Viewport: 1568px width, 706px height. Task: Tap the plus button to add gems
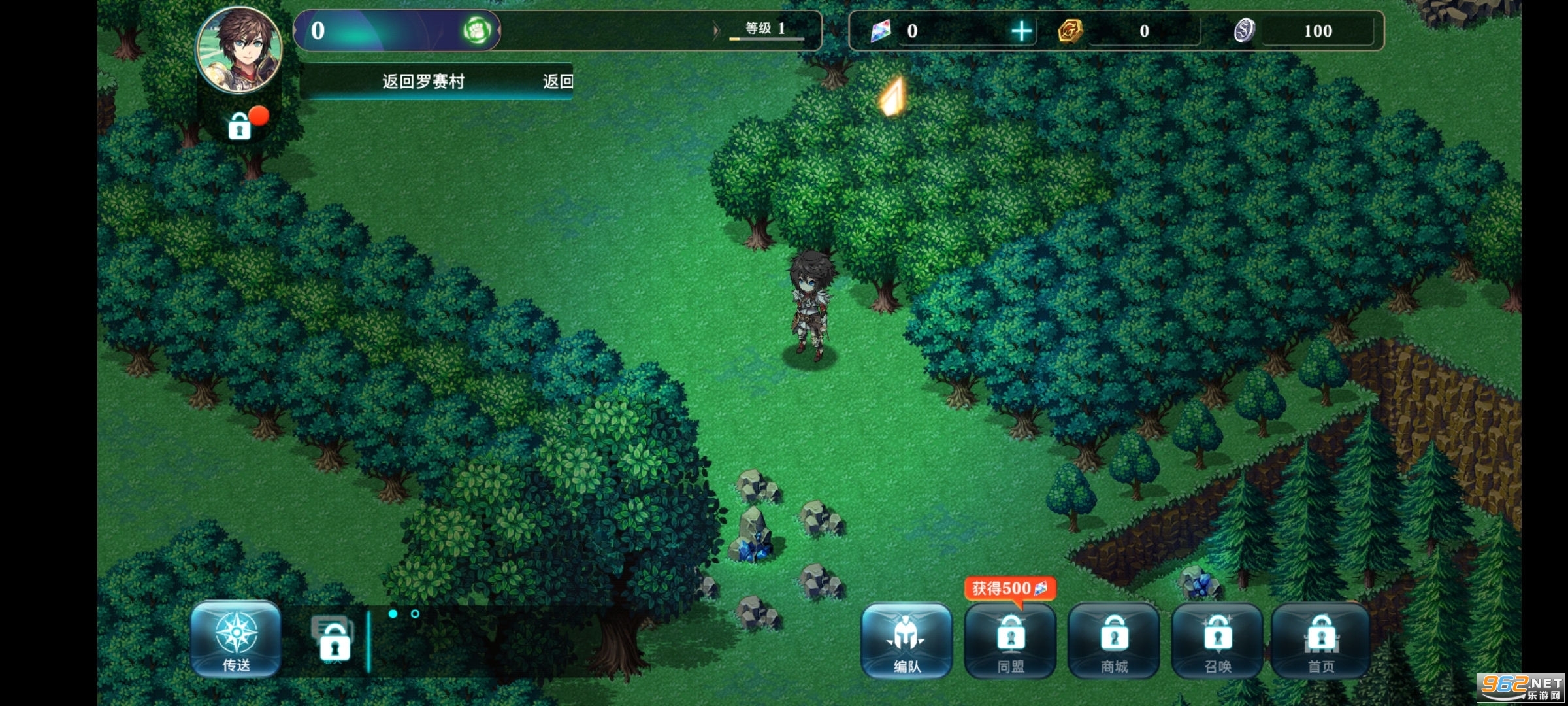click(1021, 31)
